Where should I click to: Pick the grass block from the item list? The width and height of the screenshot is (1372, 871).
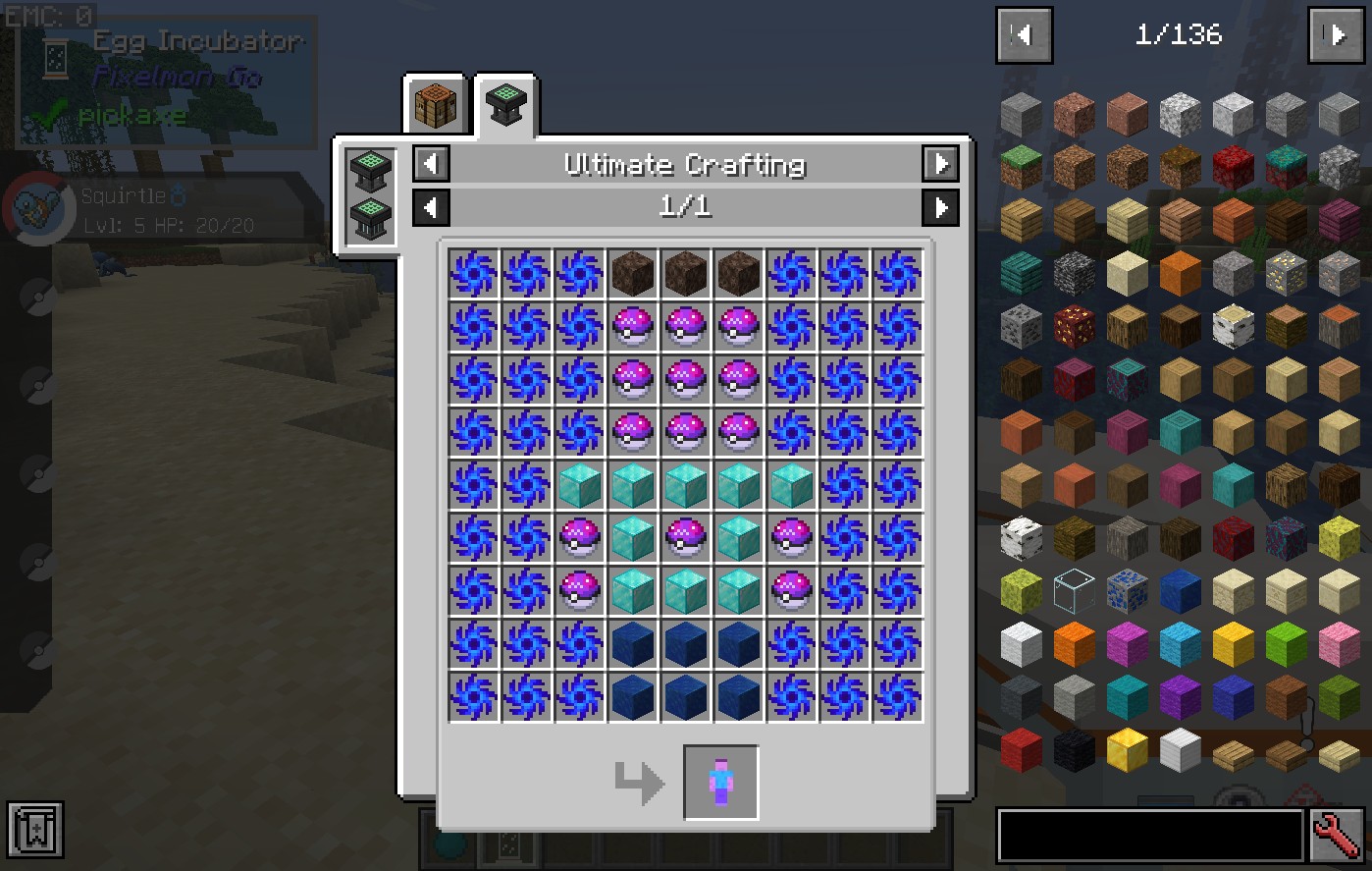(1021, 169)
